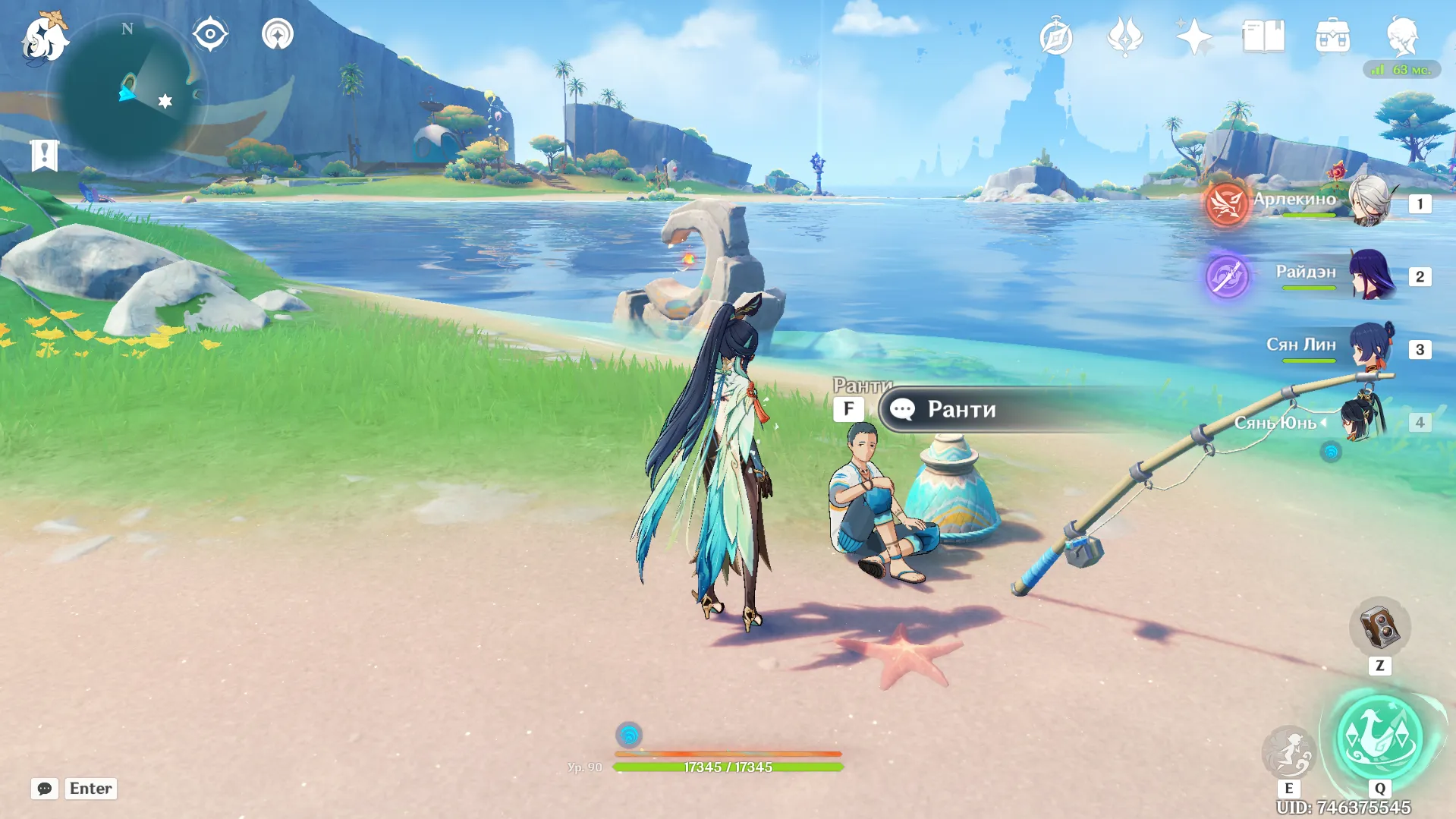Screen dimensions: 1456x819
Task: Open the four-point star wish icon
Action: 1193,36
